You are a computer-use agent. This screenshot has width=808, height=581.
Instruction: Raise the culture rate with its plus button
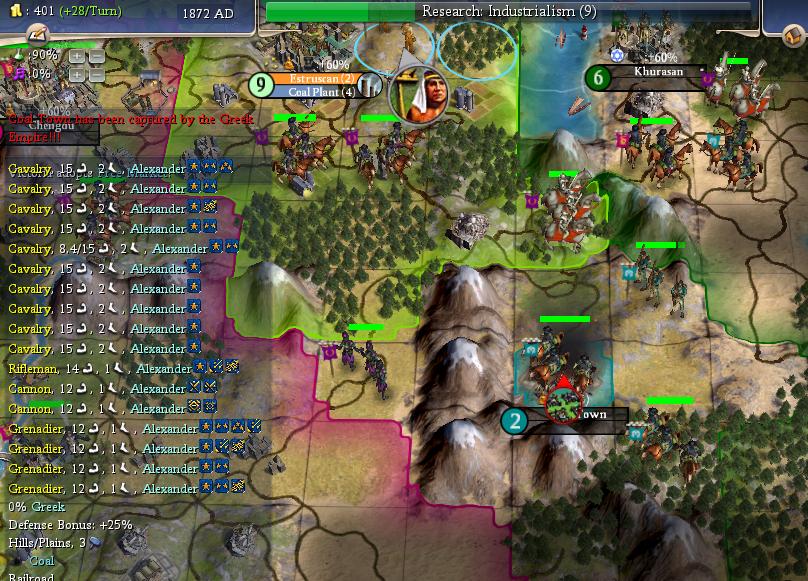[x=77, y=75]
